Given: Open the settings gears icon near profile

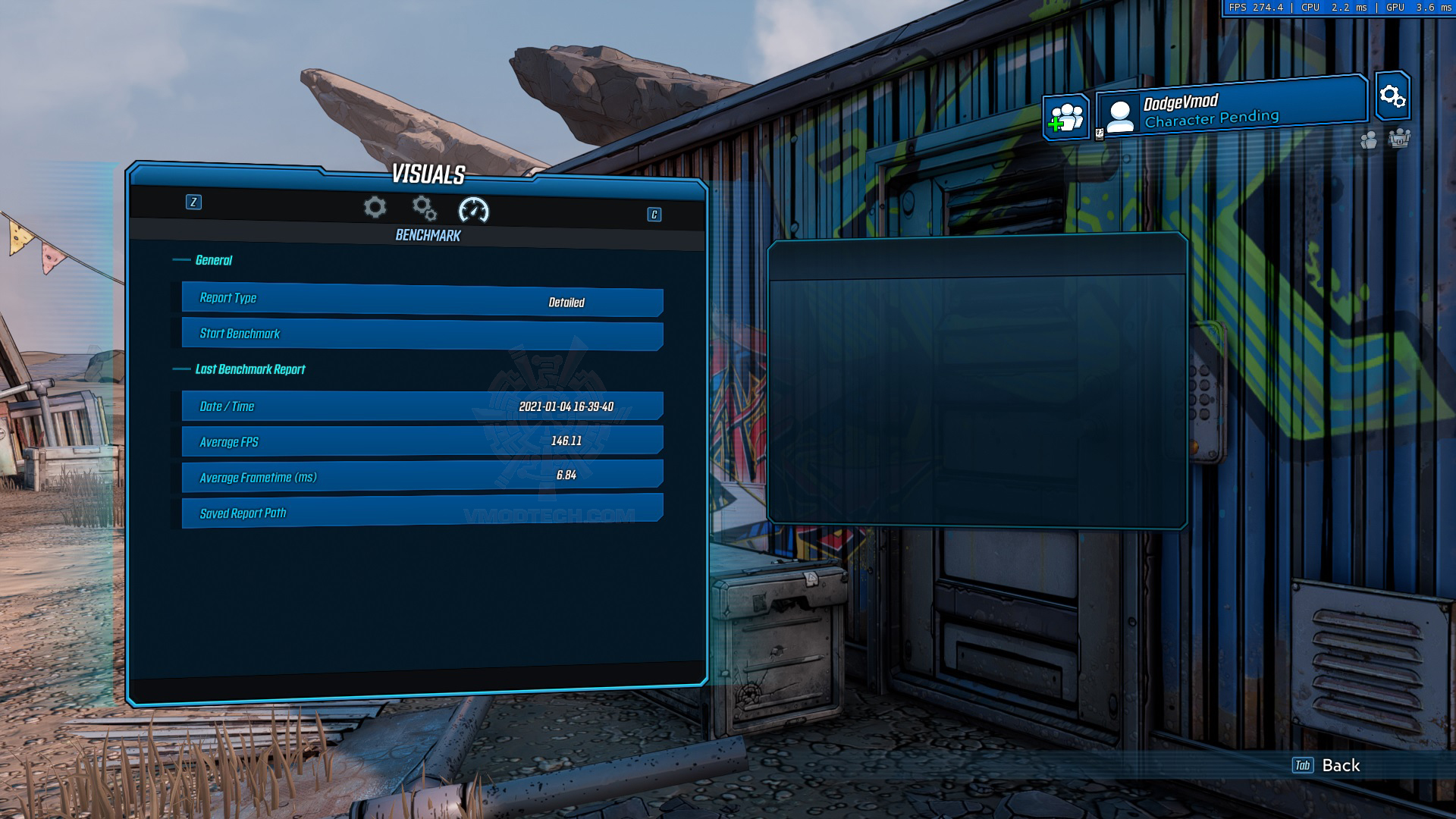Looking at the screenshot, I should tap(1392, 96).
